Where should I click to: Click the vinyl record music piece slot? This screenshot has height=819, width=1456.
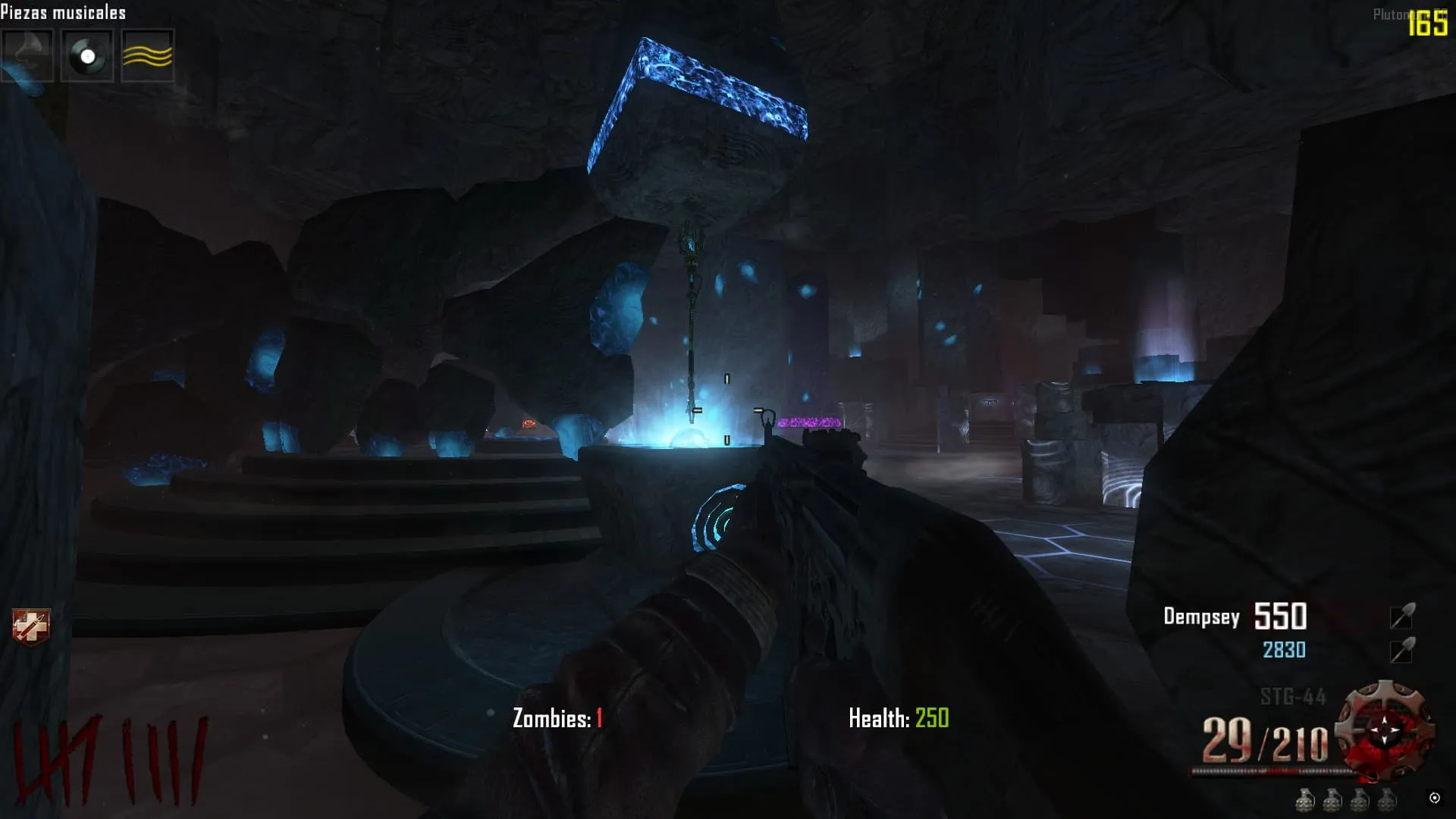(x=87, y=55)
